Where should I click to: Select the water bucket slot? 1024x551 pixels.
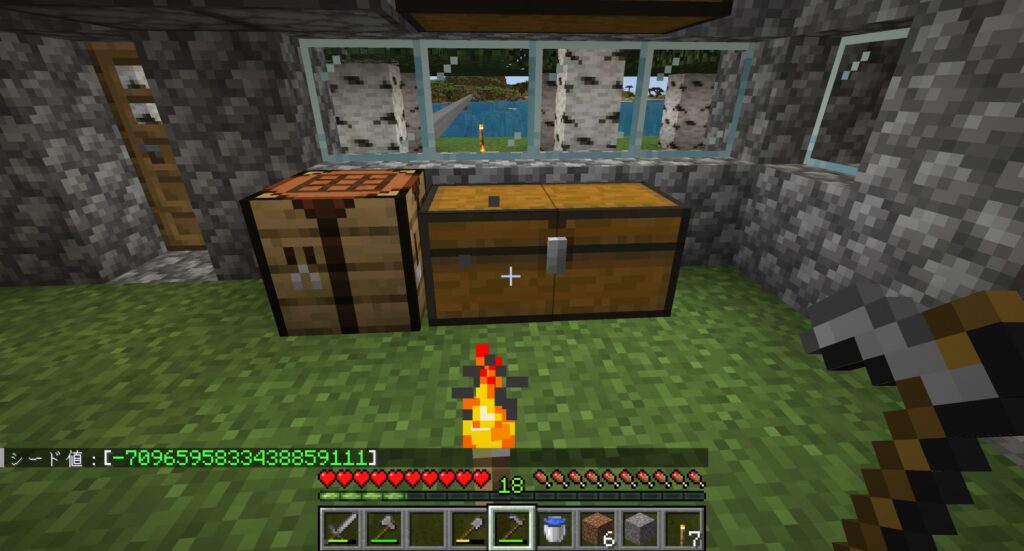553,527
